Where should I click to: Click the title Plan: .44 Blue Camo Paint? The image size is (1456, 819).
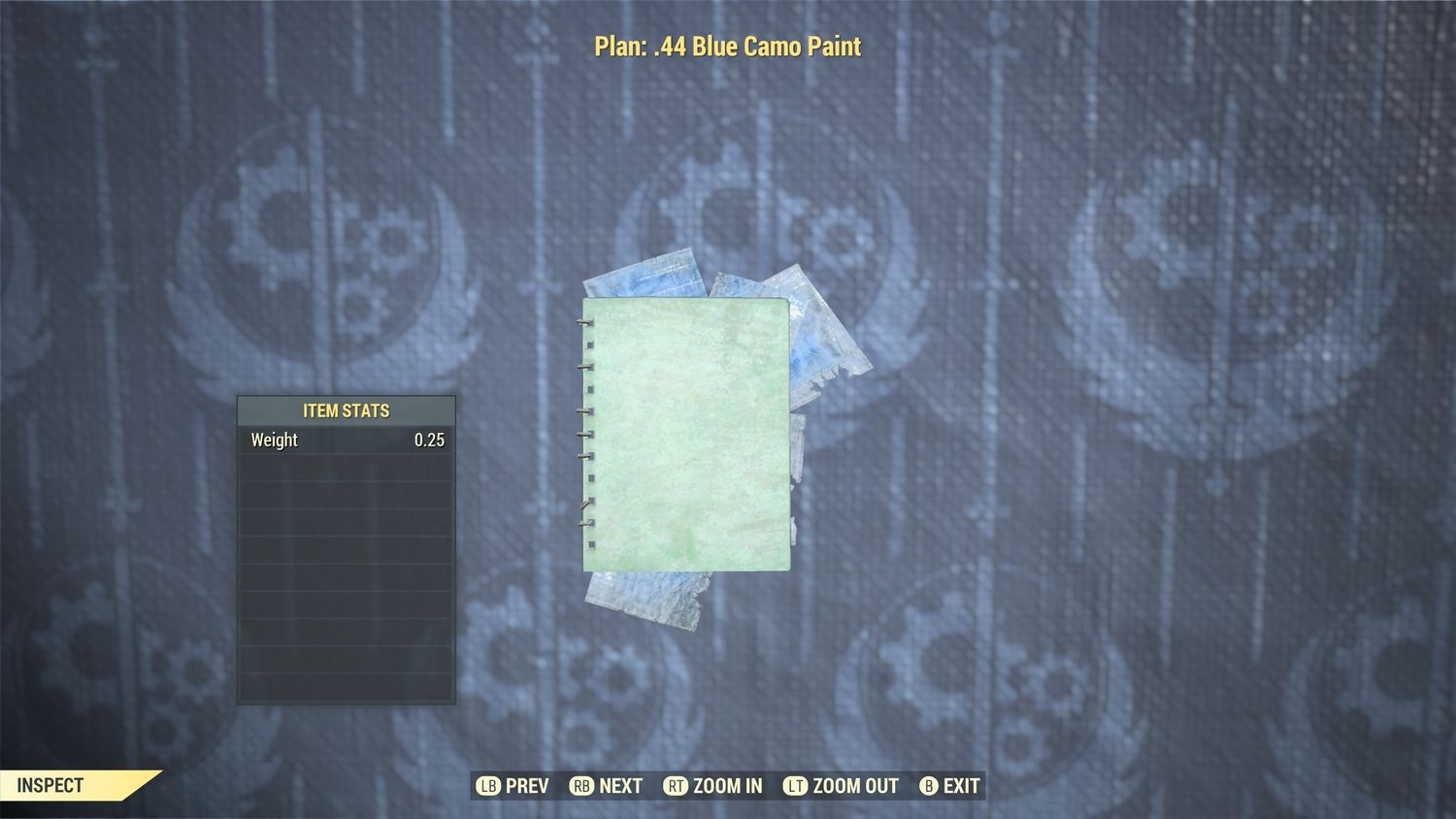click(x=726, y=46)
